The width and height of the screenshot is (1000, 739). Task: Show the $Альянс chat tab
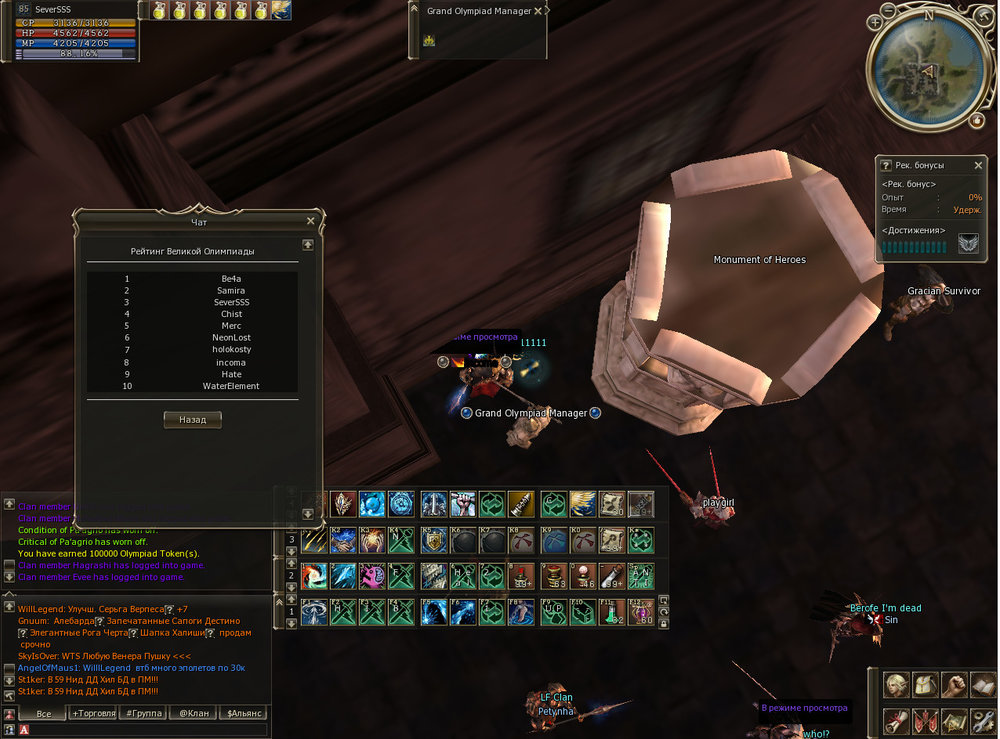click(x=243, y=714)
